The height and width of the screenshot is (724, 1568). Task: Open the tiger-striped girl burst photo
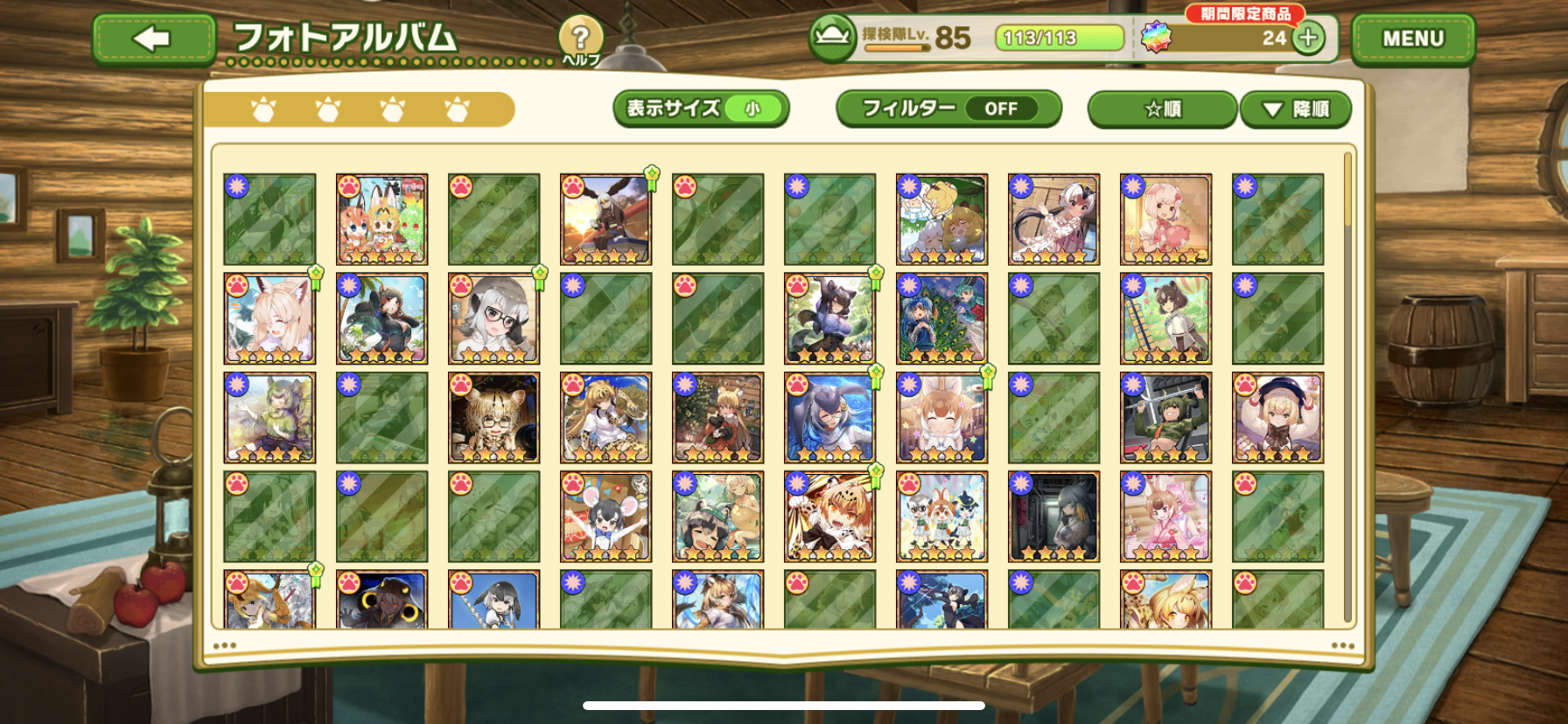point(829,517)
